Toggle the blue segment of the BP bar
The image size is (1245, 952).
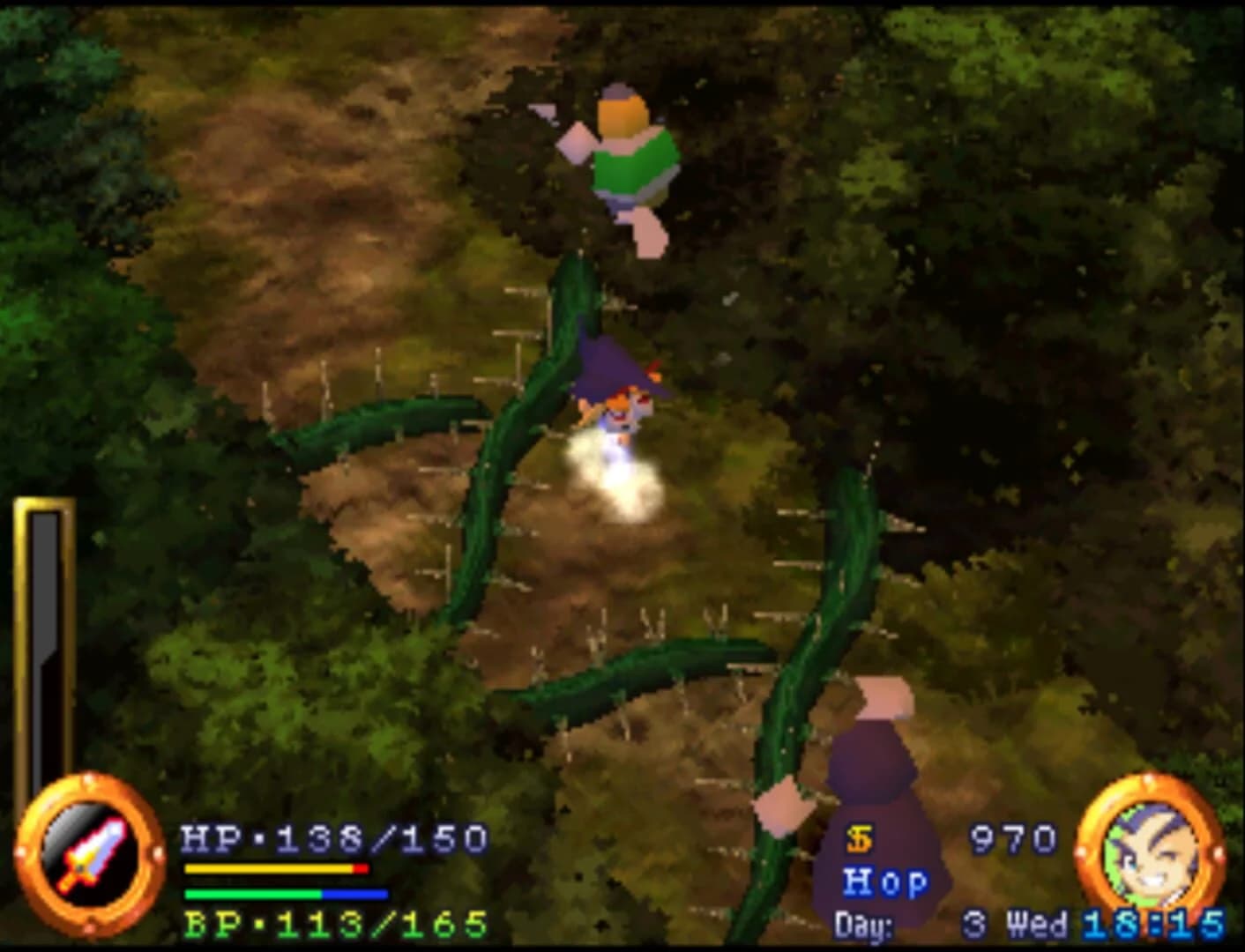(x=353, y=892)
